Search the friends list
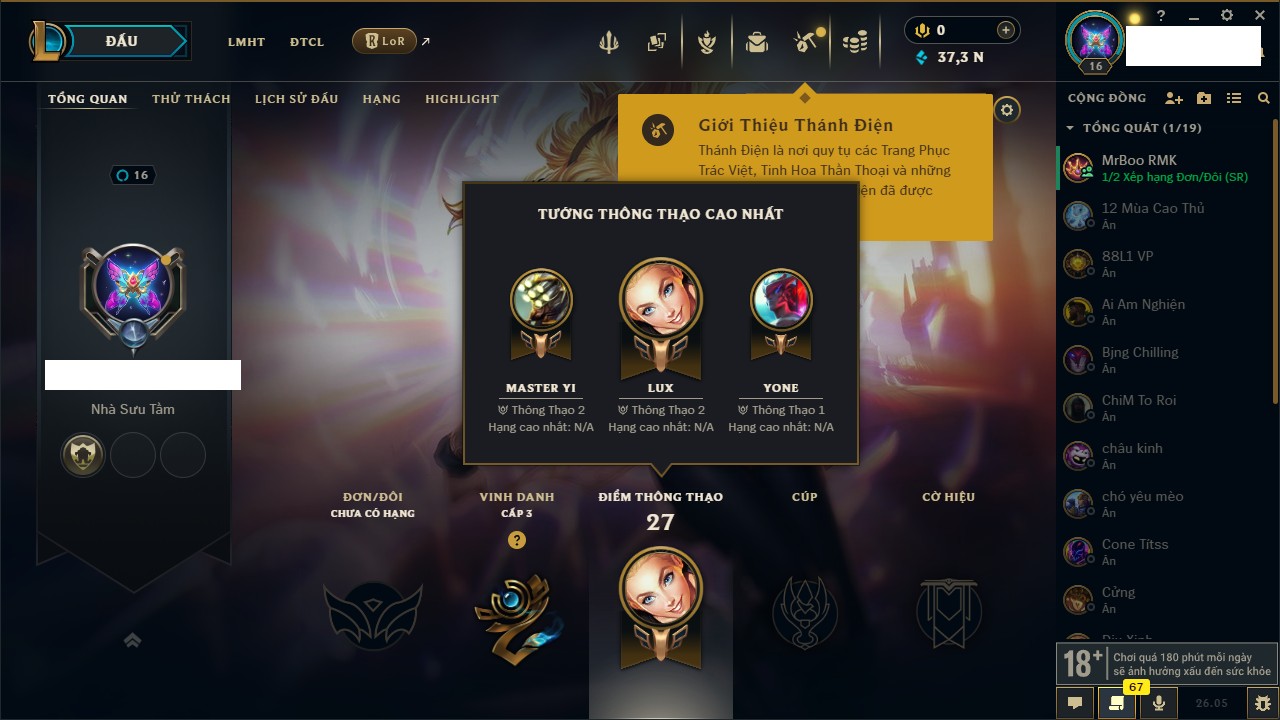This screenshot has width=1280, height=720. tap(1264, 98)
